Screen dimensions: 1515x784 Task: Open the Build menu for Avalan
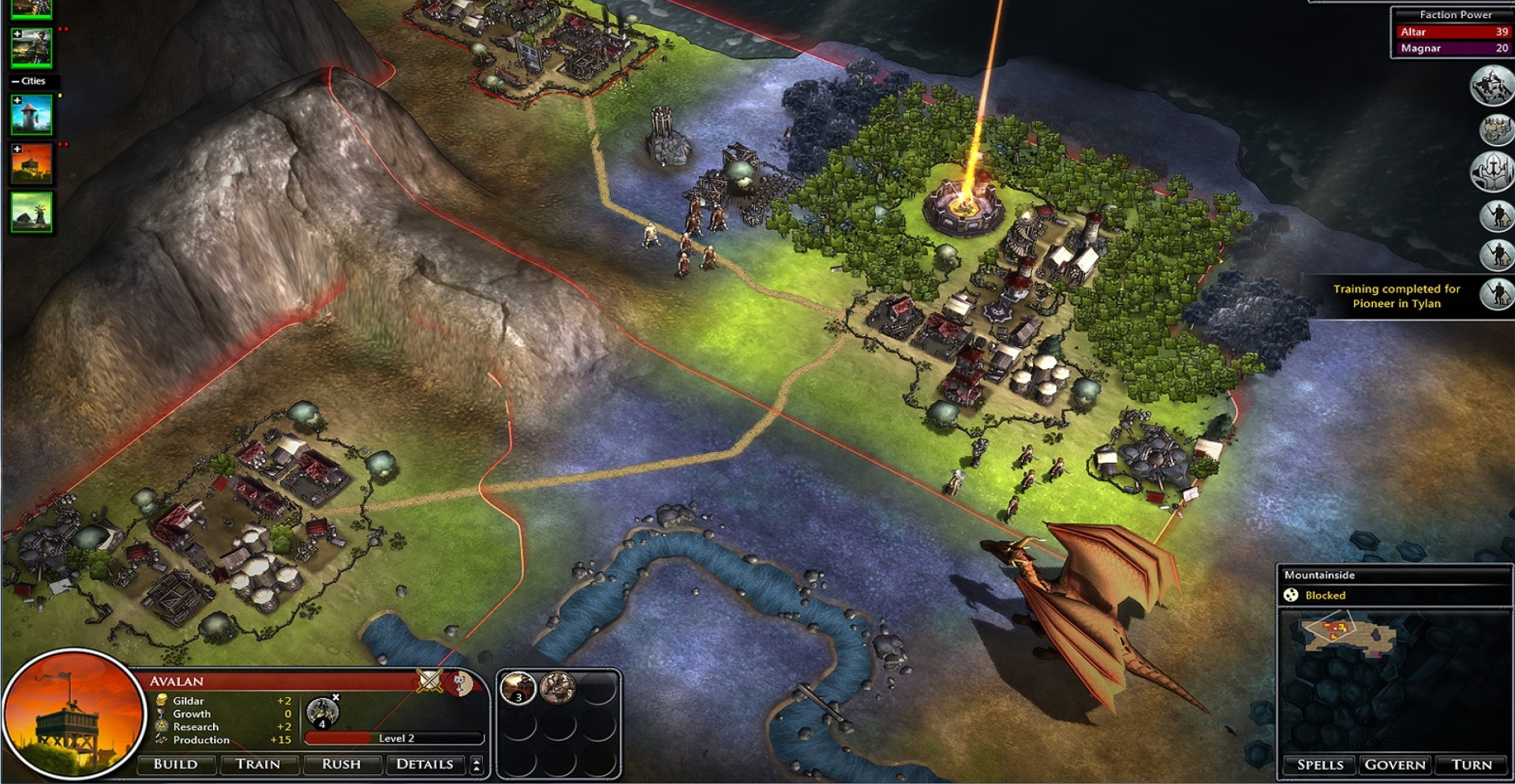pos(176,764)
